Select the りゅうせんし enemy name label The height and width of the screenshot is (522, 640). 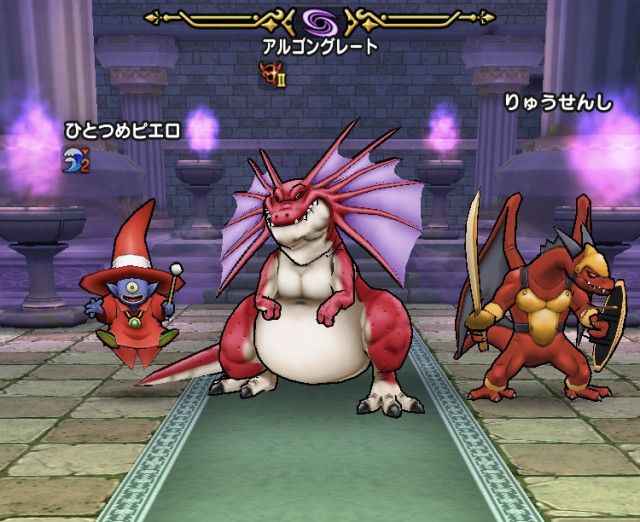(555, 103)
